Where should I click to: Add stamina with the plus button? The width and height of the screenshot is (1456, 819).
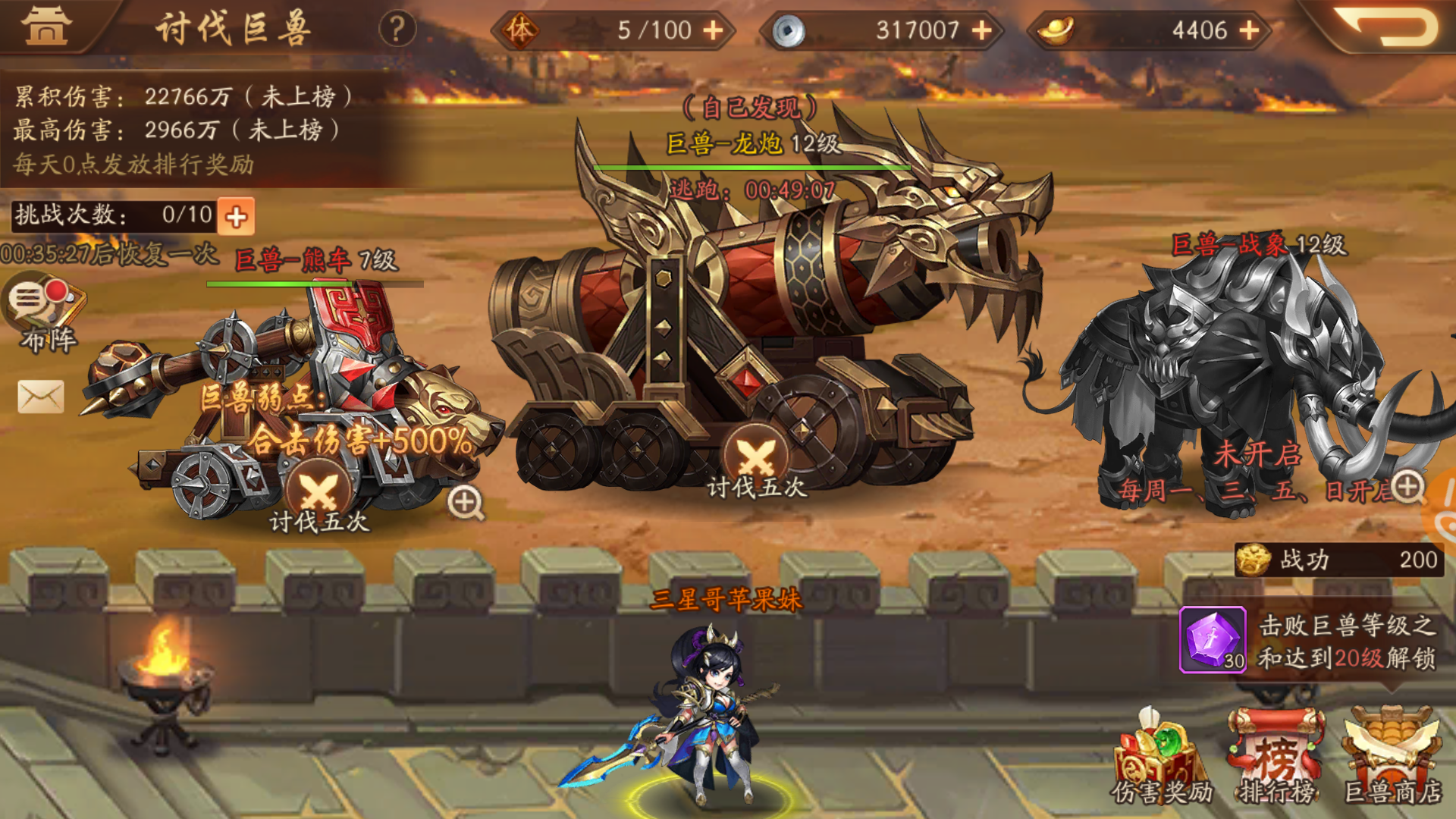point(713,30)
